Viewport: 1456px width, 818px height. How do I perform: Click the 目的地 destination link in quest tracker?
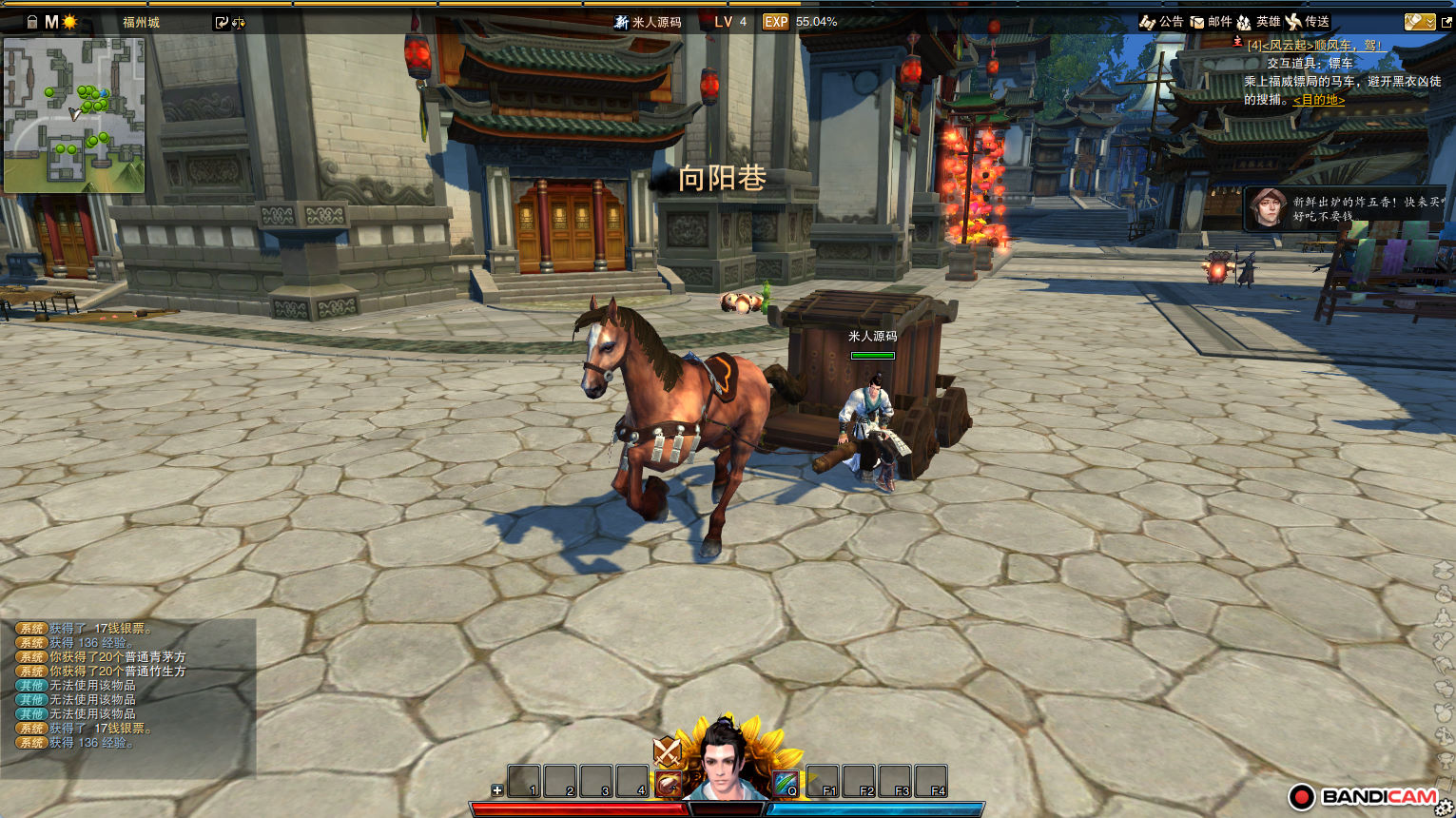[x=1318, y=100]
